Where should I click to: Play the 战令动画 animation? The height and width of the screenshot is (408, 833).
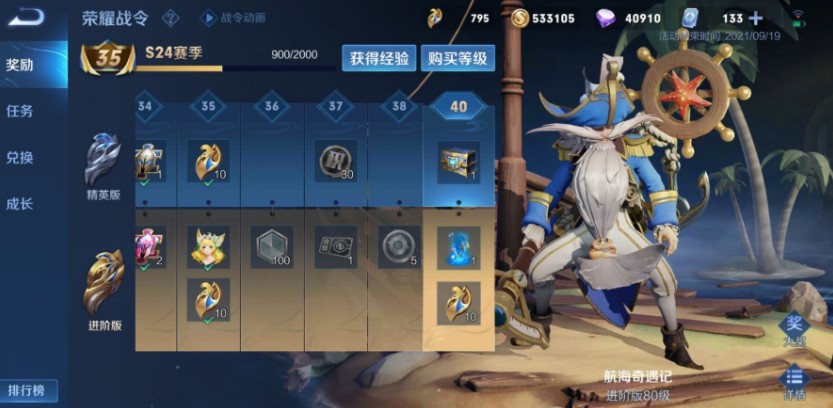click(231, 17)
